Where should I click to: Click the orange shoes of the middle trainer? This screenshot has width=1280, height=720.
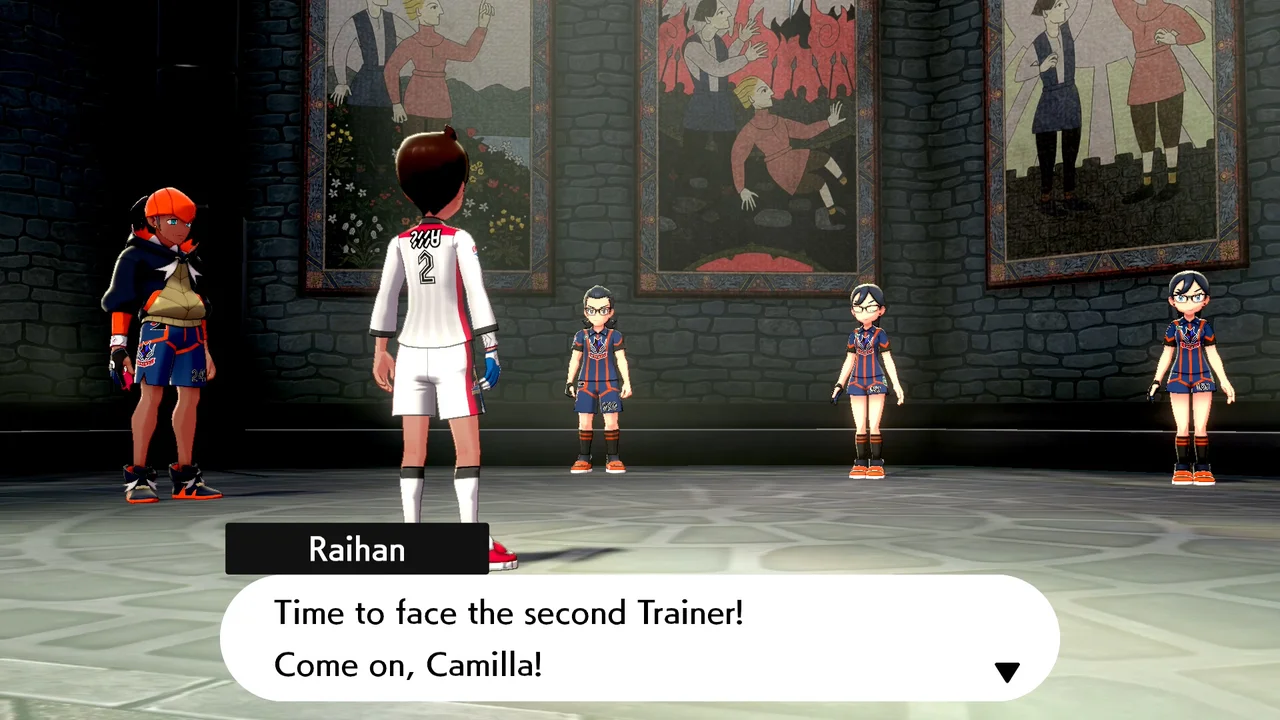[x=866, y=470]
